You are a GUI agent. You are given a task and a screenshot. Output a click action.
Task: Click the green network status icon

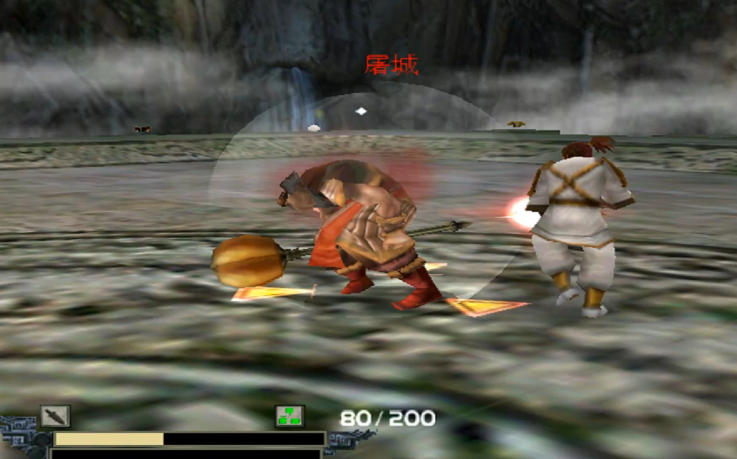[290, 417]
